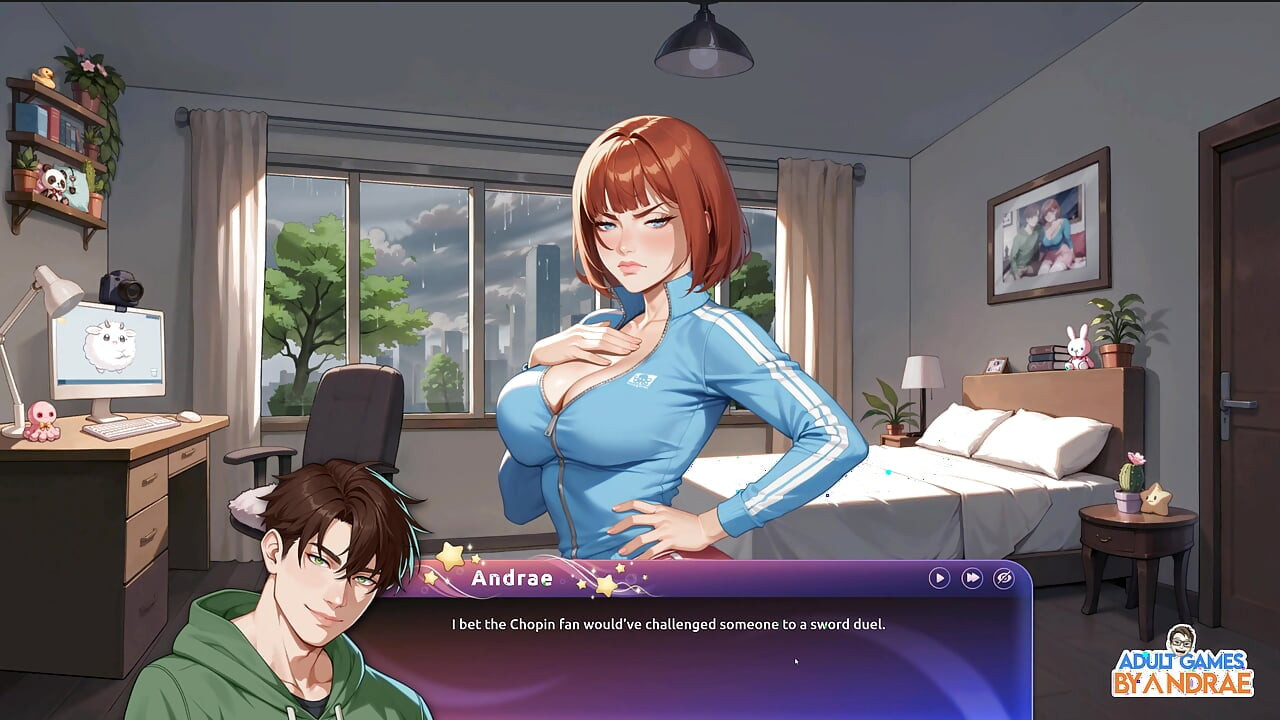The image size is (1280, 720).
Task: Click the Andrae name label
Action: pyautogui.click(x=512, y=578)
